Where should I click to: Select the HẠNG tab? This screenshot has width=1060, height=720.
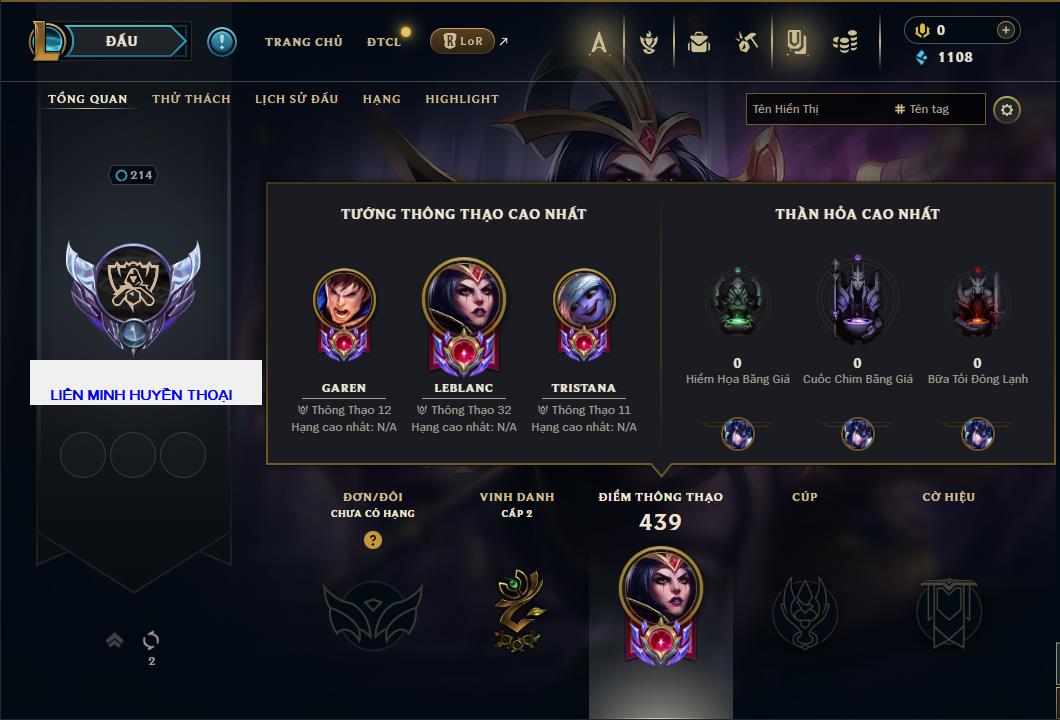pyautogui.click(x=381, y=99)
